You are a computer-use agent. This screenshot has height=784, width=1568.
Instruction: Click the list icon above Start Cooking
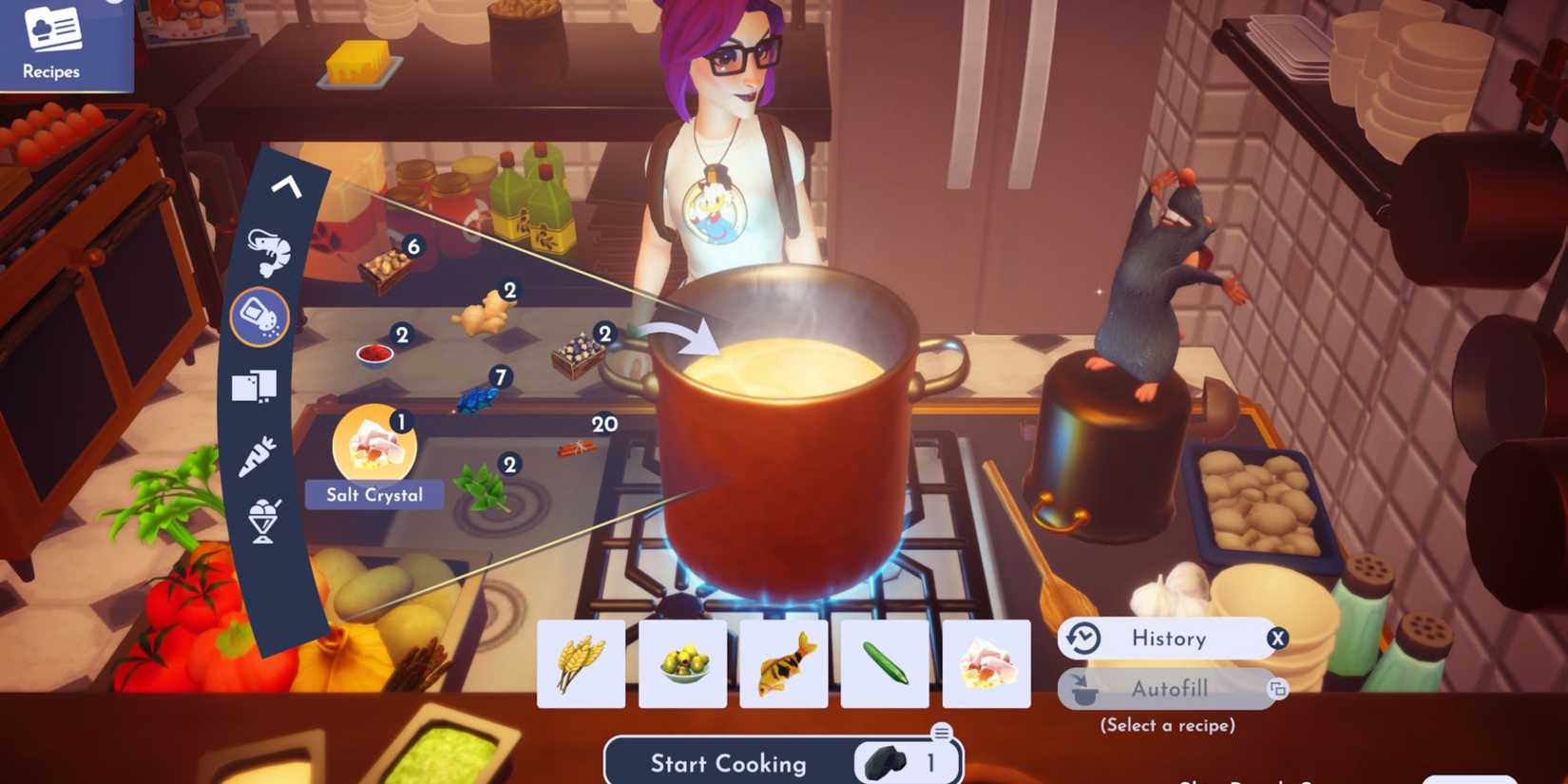[942, 730]
